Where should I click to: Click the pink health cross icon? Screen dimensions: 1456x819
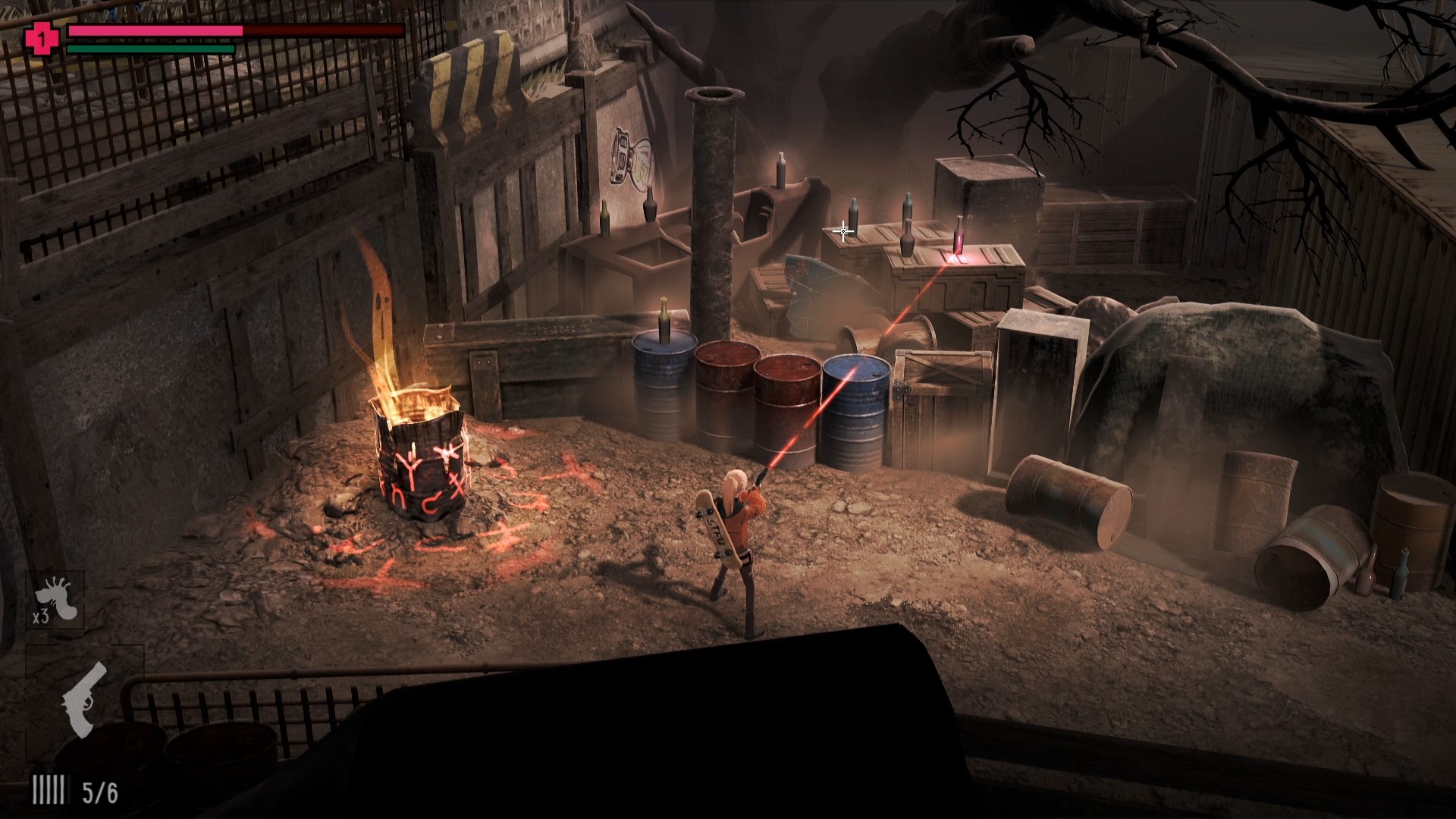41,37
